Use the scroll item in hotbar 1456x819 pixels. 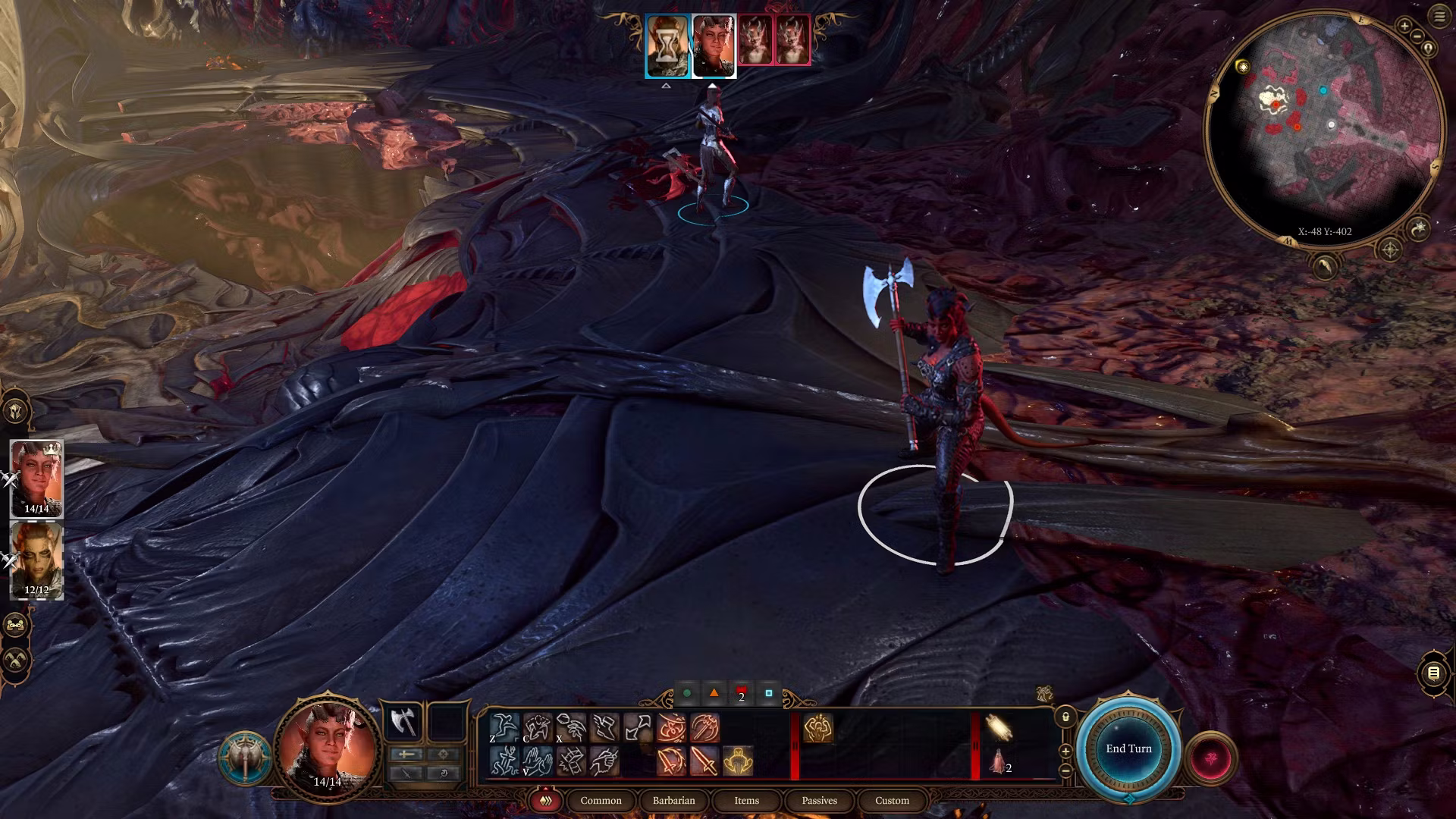tap(999, 727)
